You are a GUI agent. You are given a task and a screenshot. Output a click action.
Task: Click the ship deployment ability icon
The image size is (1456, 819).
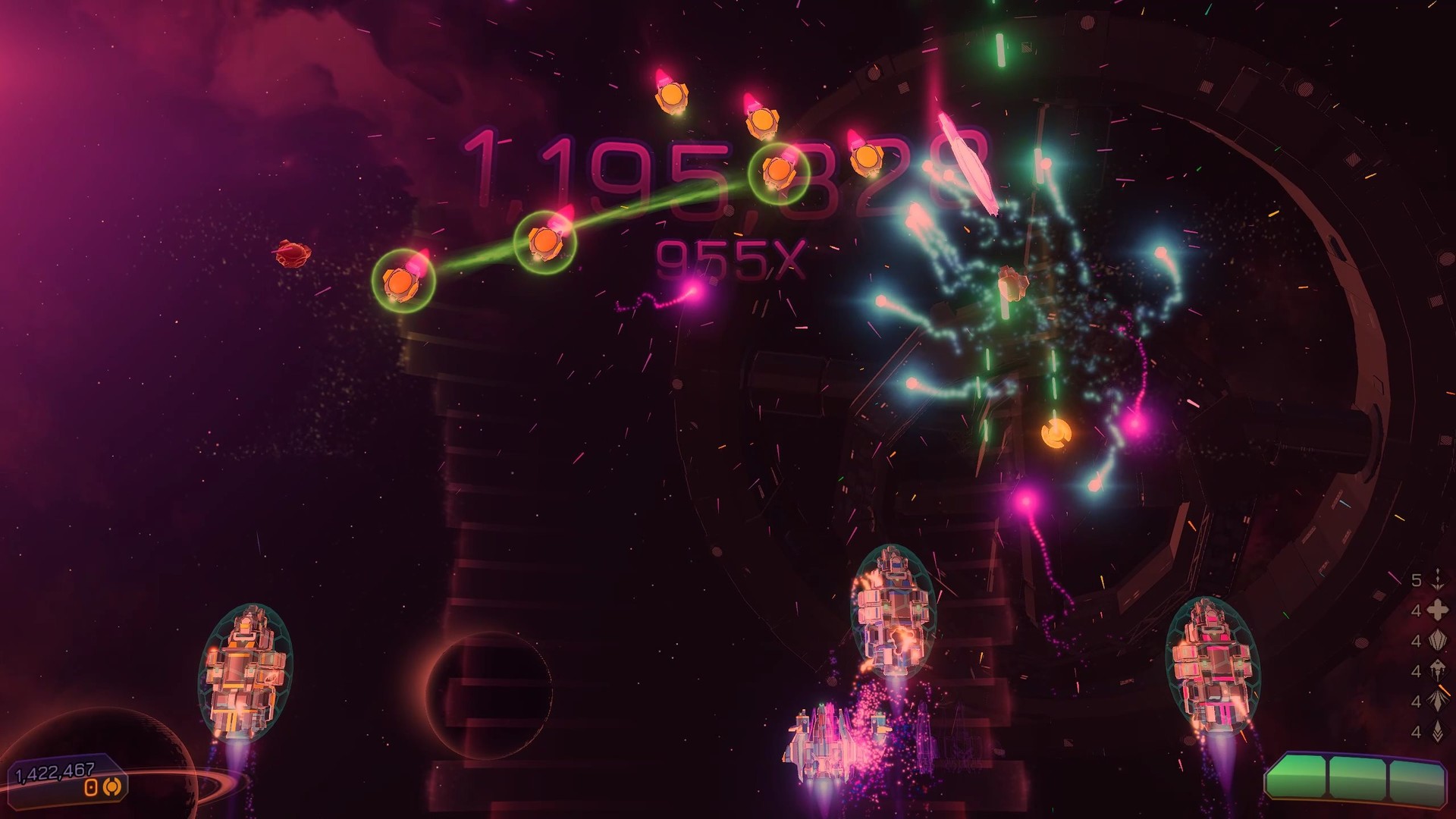[1438, 670]
